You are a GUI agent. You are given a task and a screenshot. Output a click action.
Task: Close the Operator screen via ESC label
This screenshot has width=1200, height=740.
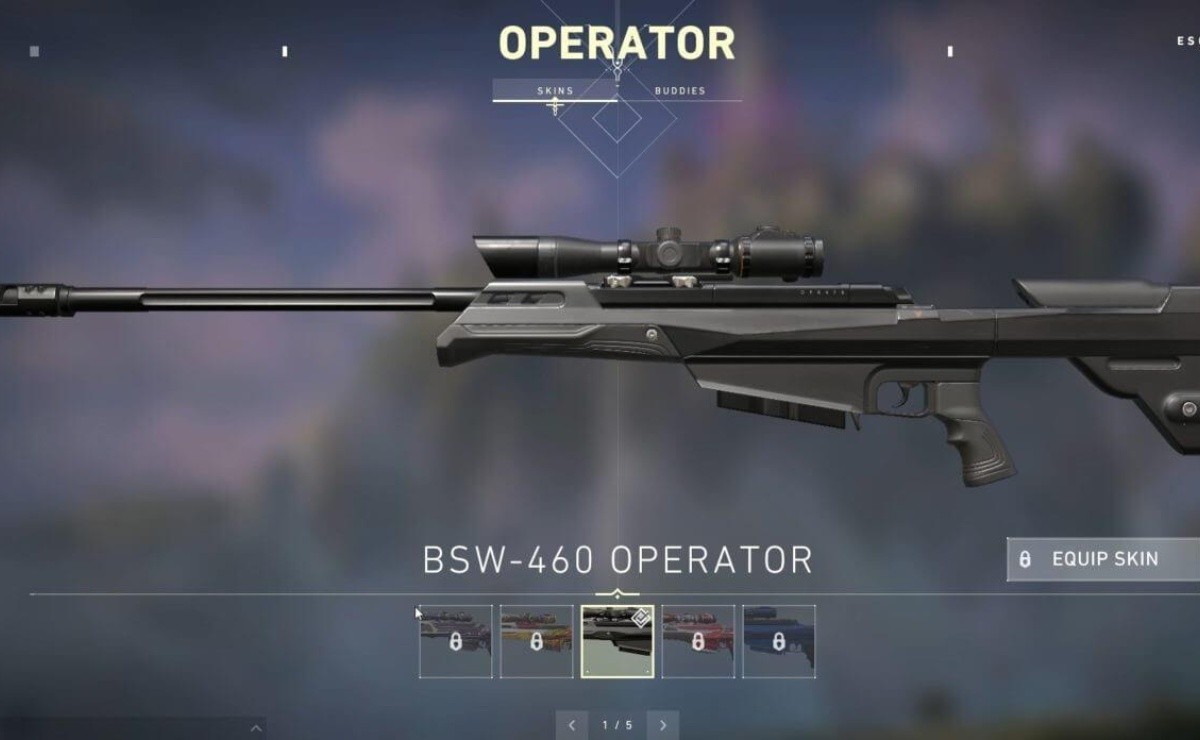click(x=1187, y=42)
